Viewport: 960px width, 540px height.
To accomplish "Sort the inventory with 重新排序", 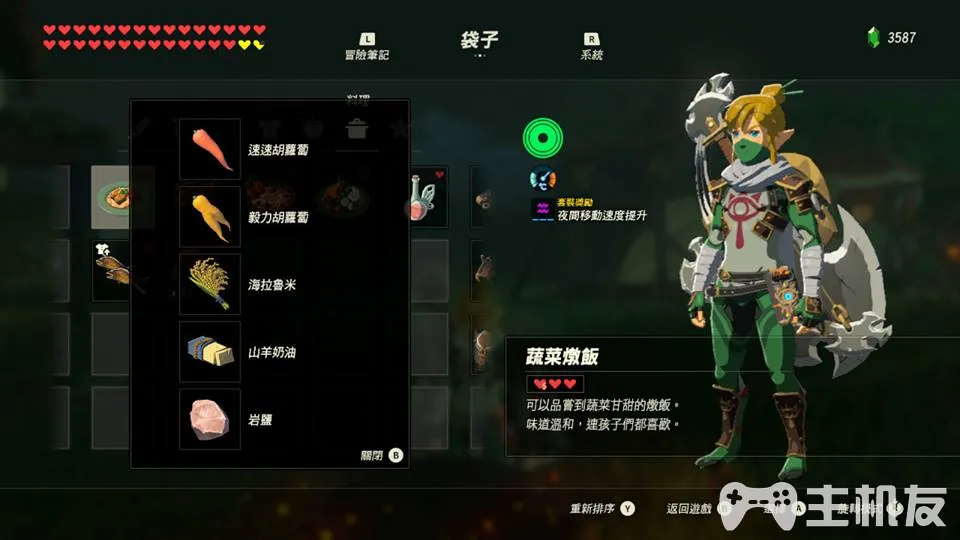I will point(602,508).
